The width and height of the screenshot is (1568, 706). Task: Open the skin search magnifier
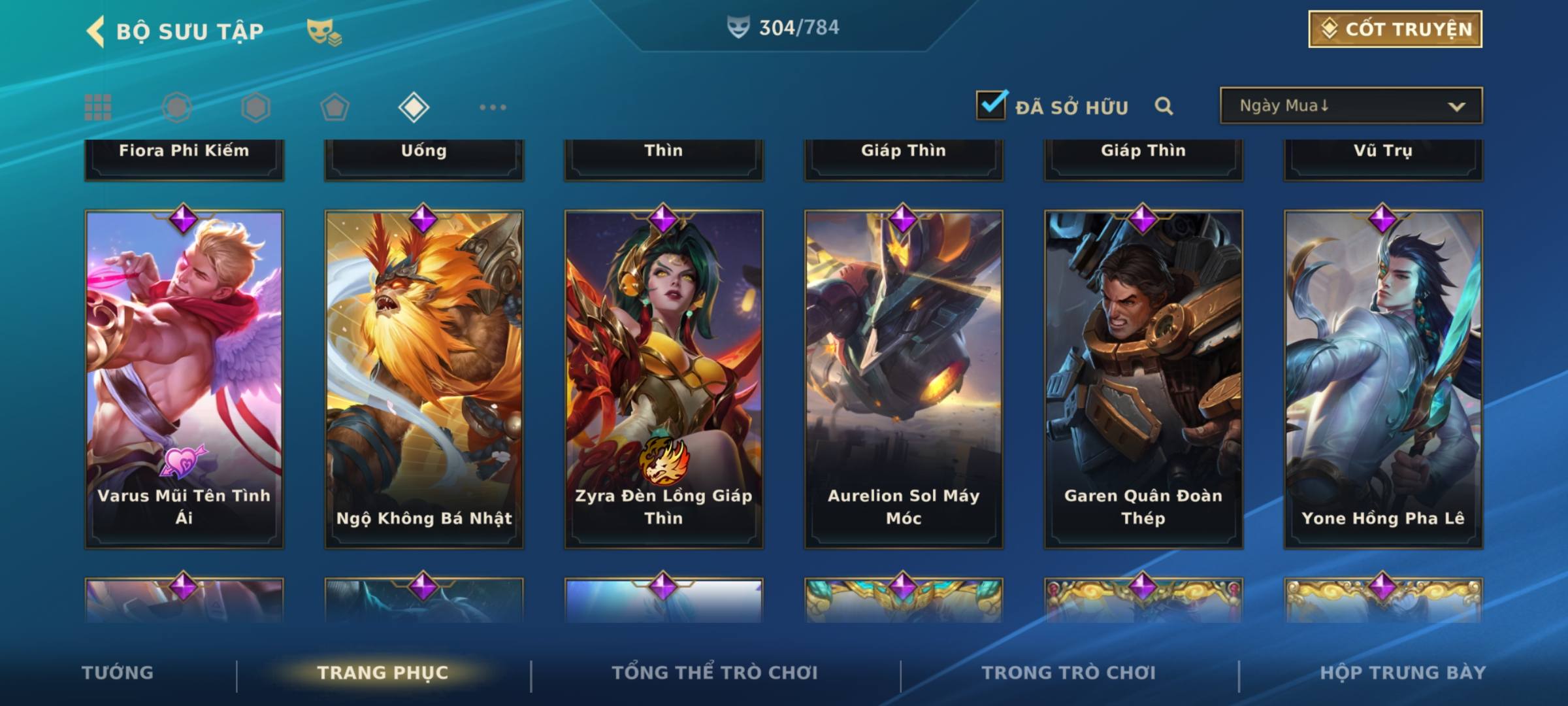point(1164,106)
